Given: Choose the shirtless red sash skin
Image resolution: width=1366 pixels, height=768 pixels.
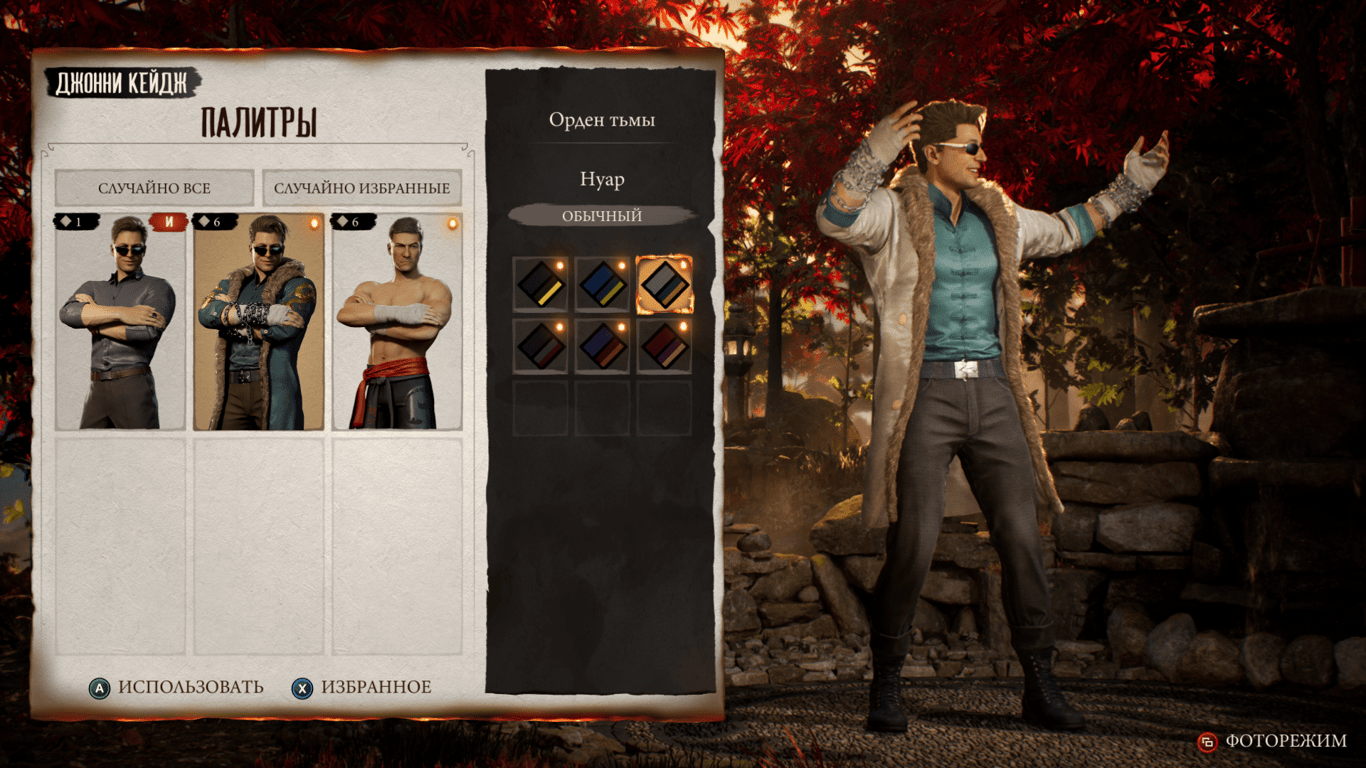Looking at the screenshot, I should click(x=397, y=322).
